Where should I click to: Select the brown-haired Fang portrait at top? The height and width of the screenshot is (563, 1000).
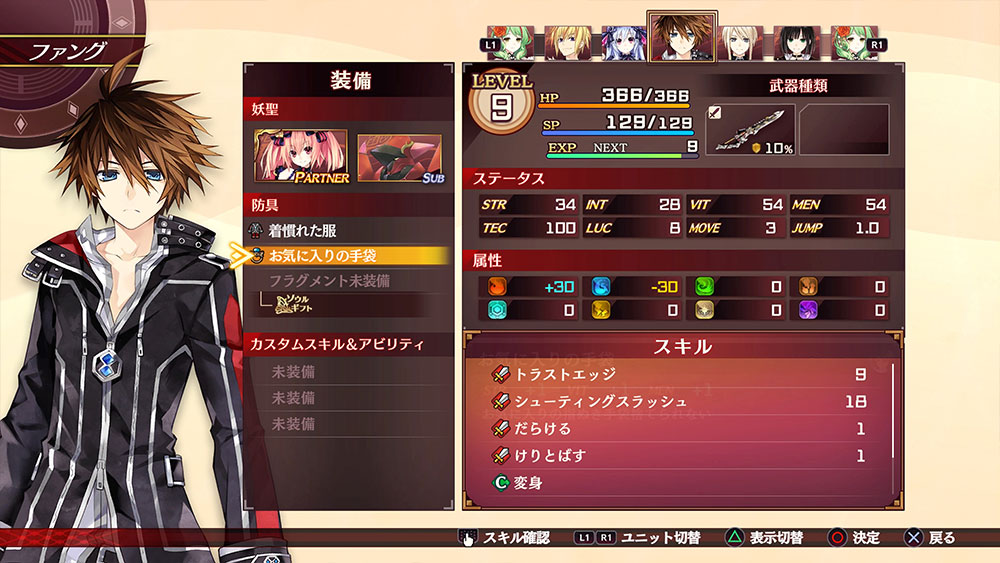[x=681, y=38]
